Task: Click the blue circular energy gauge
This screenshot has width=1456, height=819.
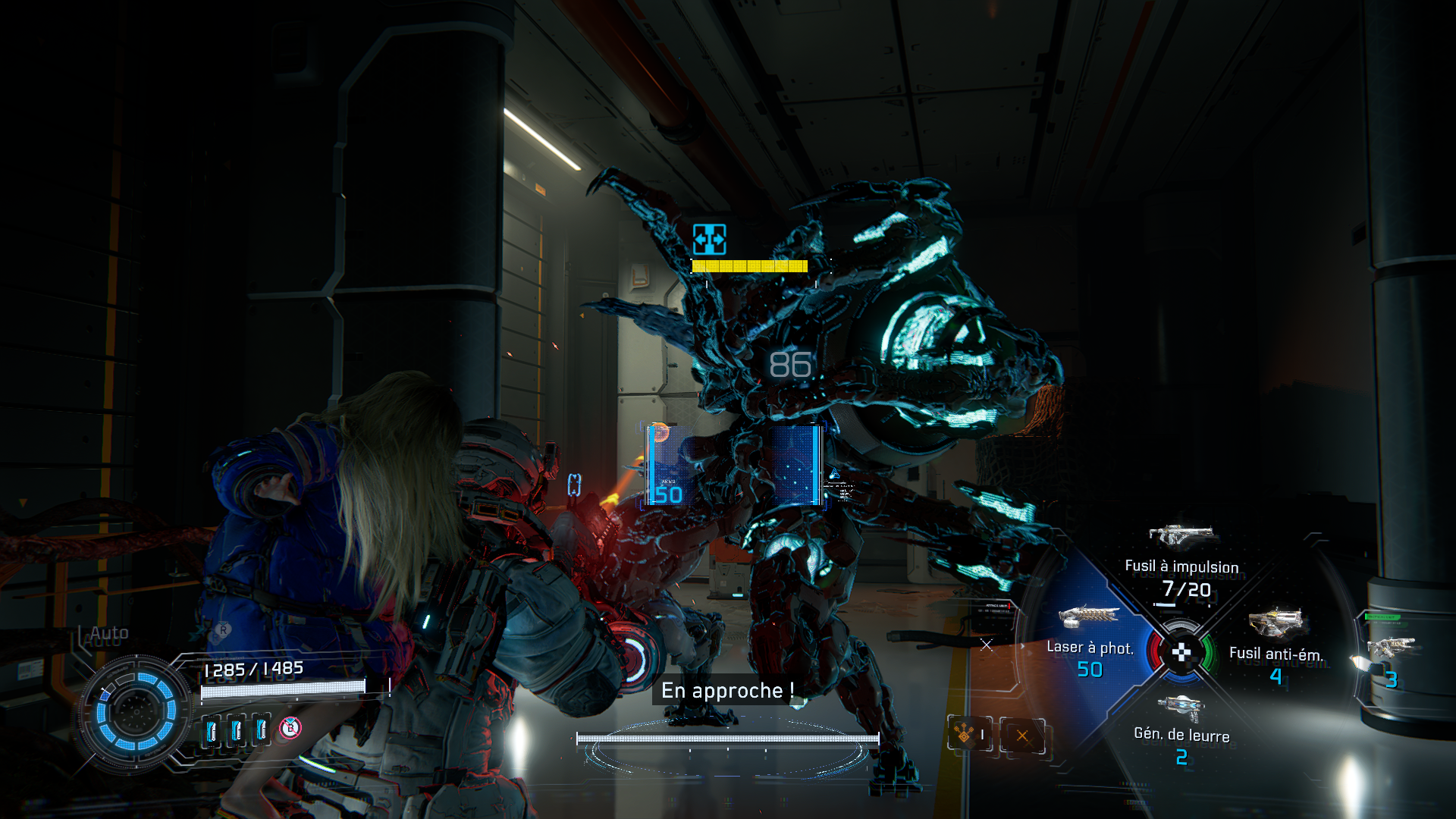Action: tap(136, 711)
